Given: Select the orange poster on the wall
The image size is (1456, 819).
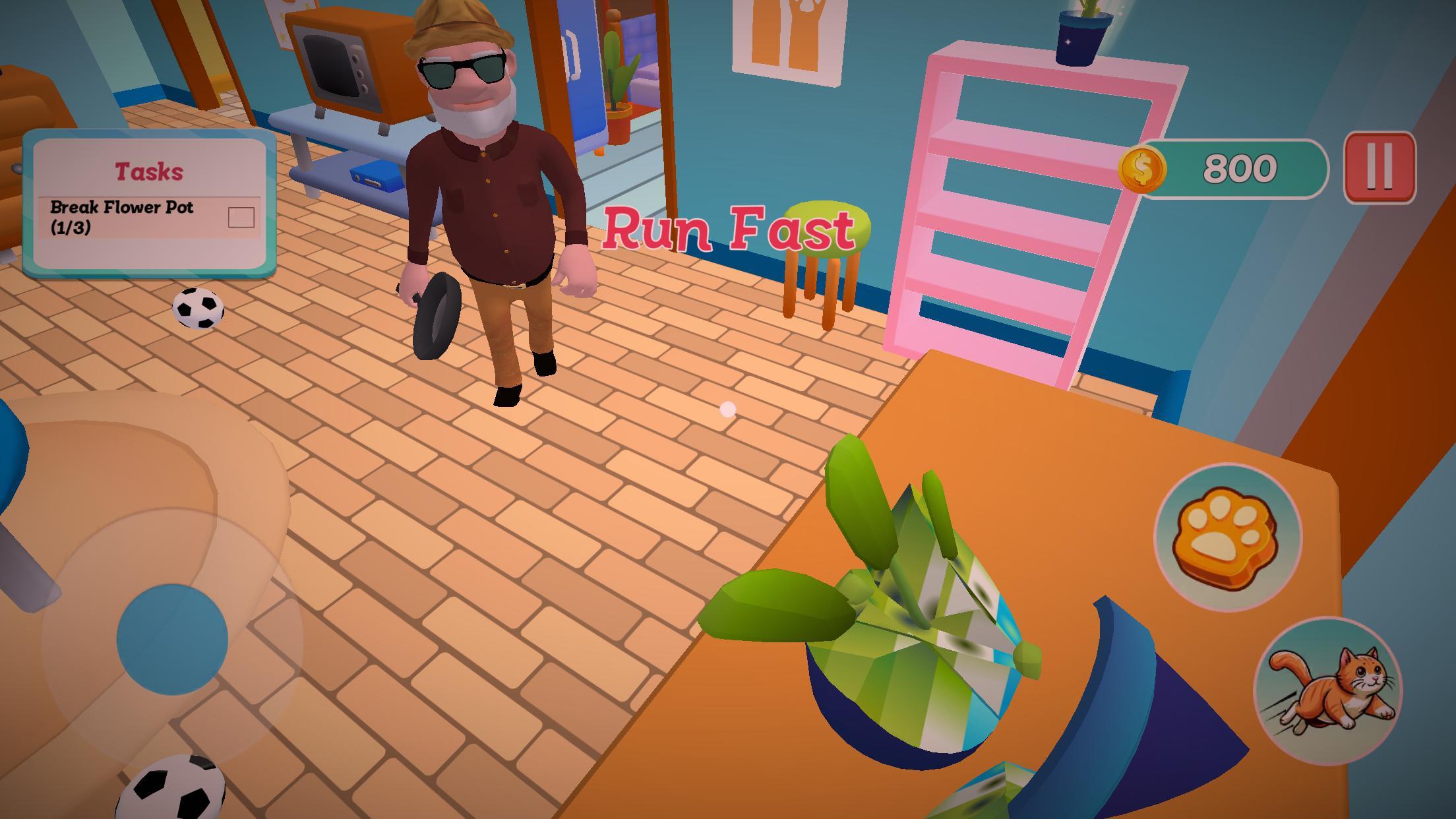Looking at the screenshot, I should coord(789,40).
